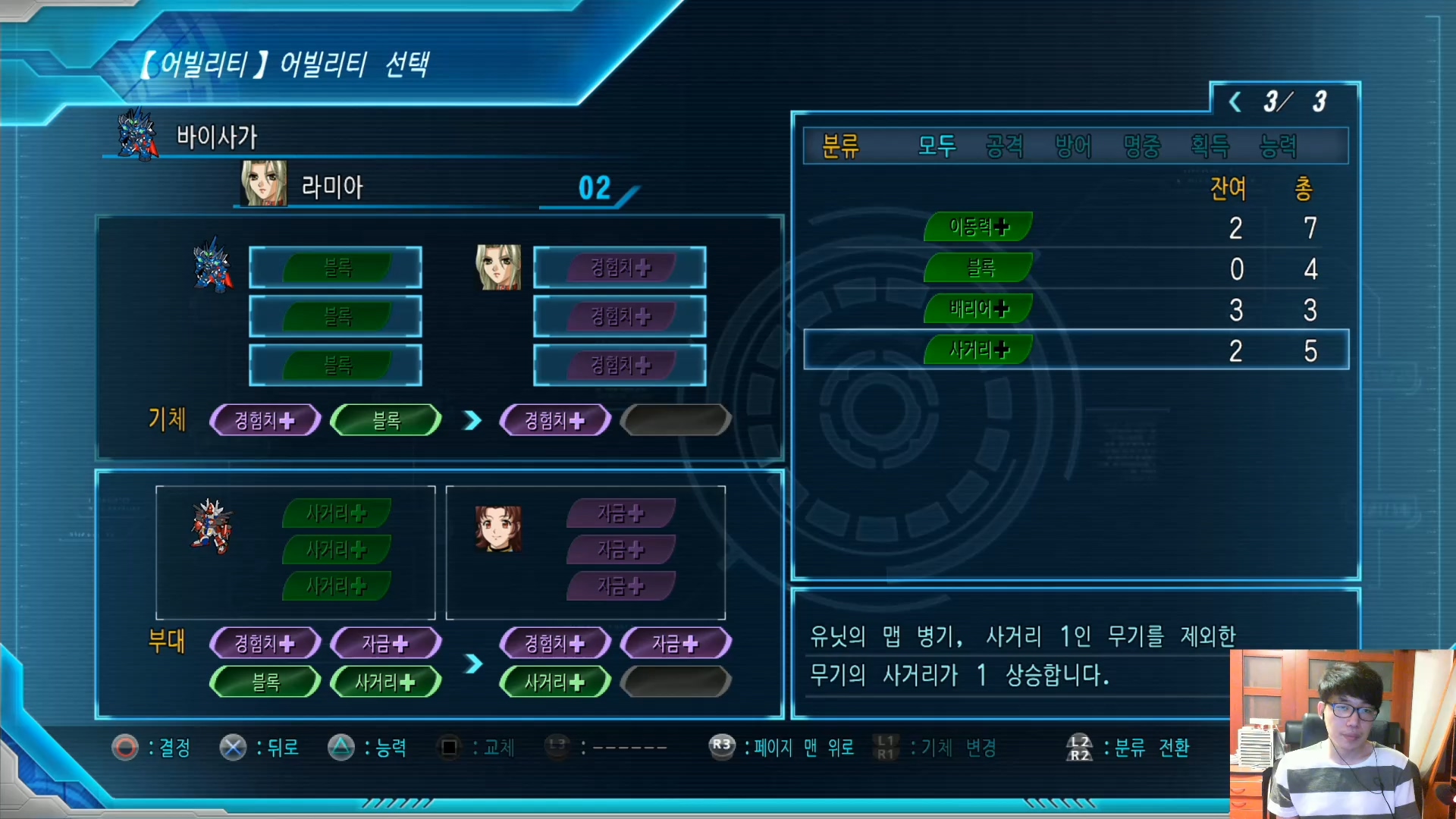Screen dimensions: 1456x819
Task: Select the 이동력+ ability row
Action: tap(978, 227)
